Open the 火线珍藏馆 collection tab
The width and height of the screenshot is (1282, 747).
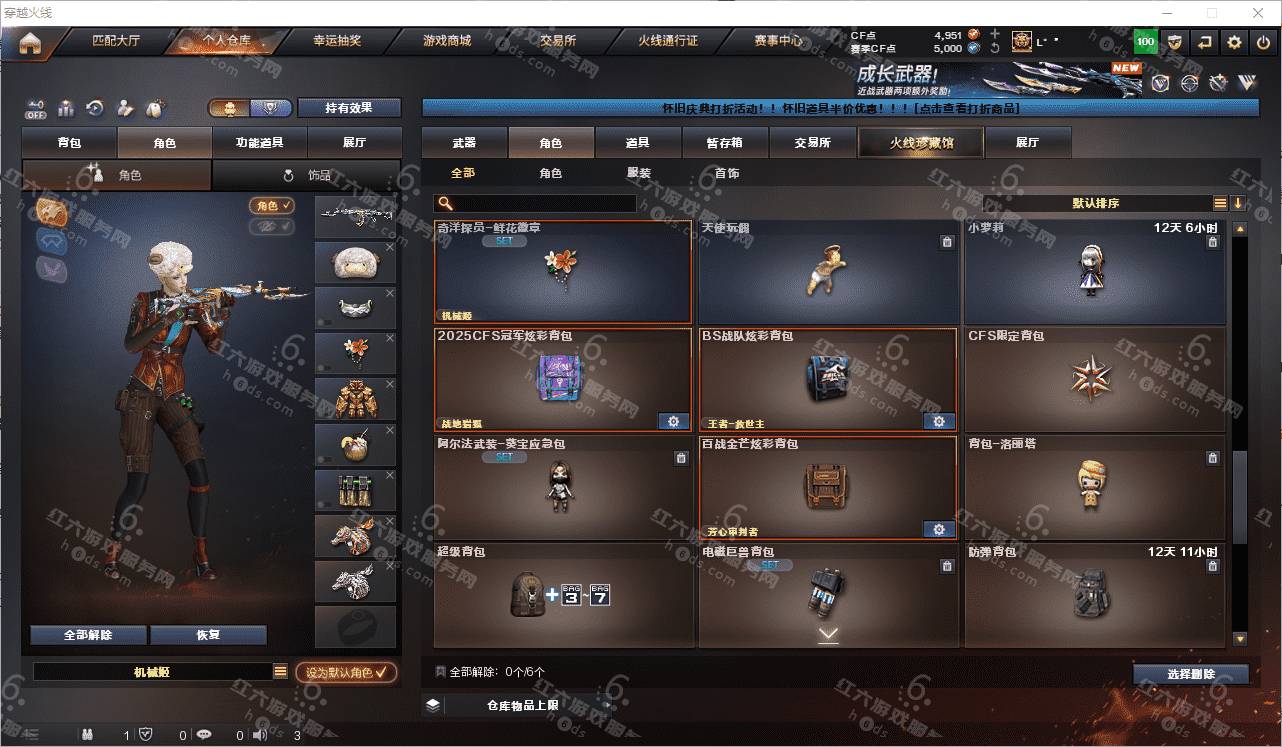click(921, 143)
